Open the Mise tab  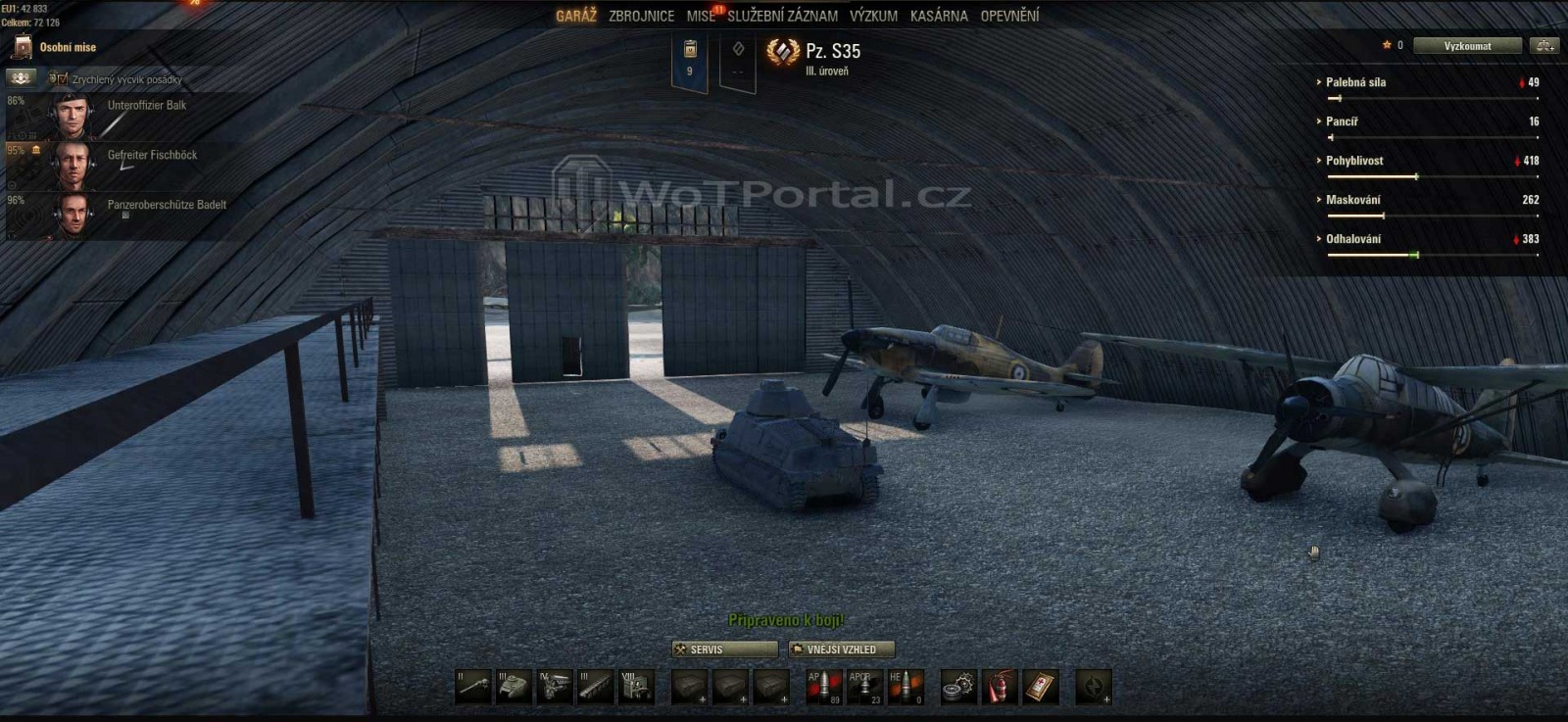(x=701, y=16)
